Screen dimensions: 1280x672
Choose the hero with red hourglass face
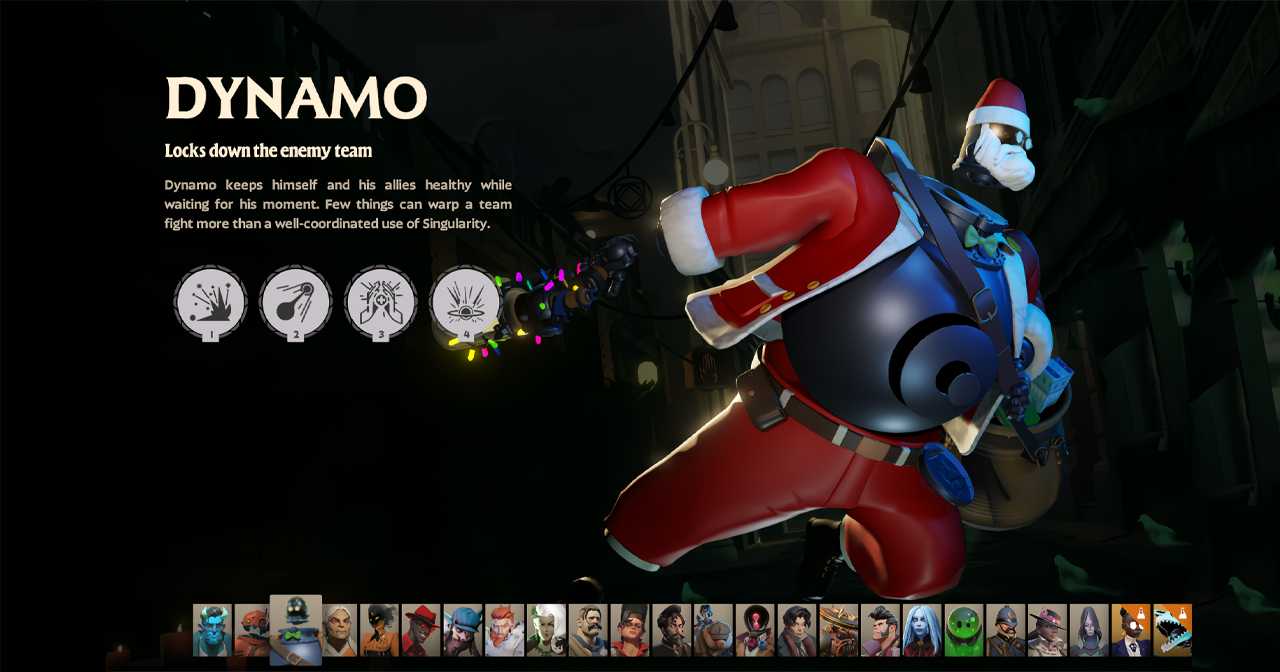click(755, 630)
